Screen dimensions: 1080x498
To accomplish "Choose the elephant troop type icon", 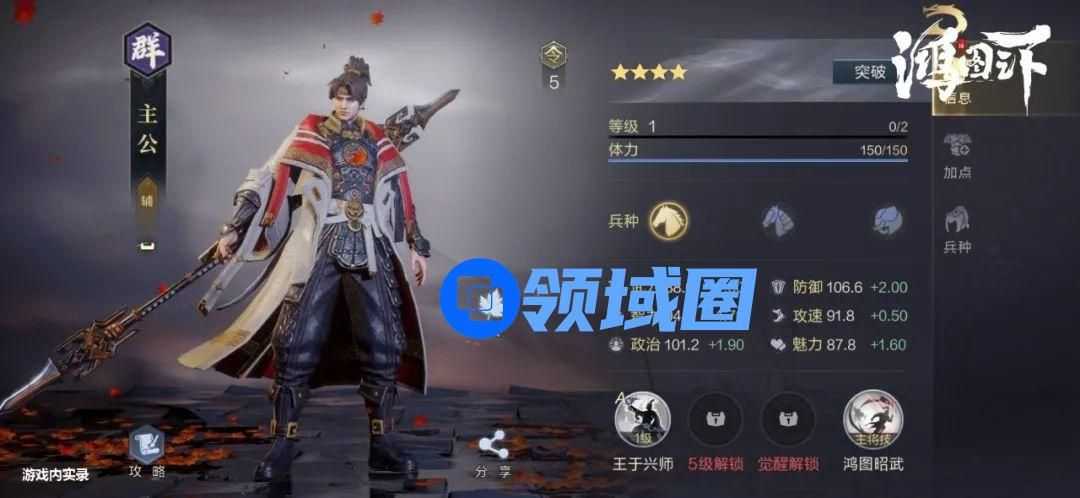I will [x=887, y=219].
